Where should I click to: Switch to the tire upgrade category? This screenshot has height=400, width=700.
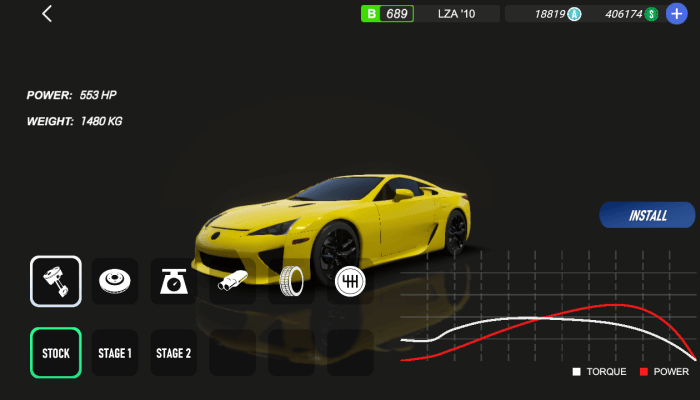point(292,281)
